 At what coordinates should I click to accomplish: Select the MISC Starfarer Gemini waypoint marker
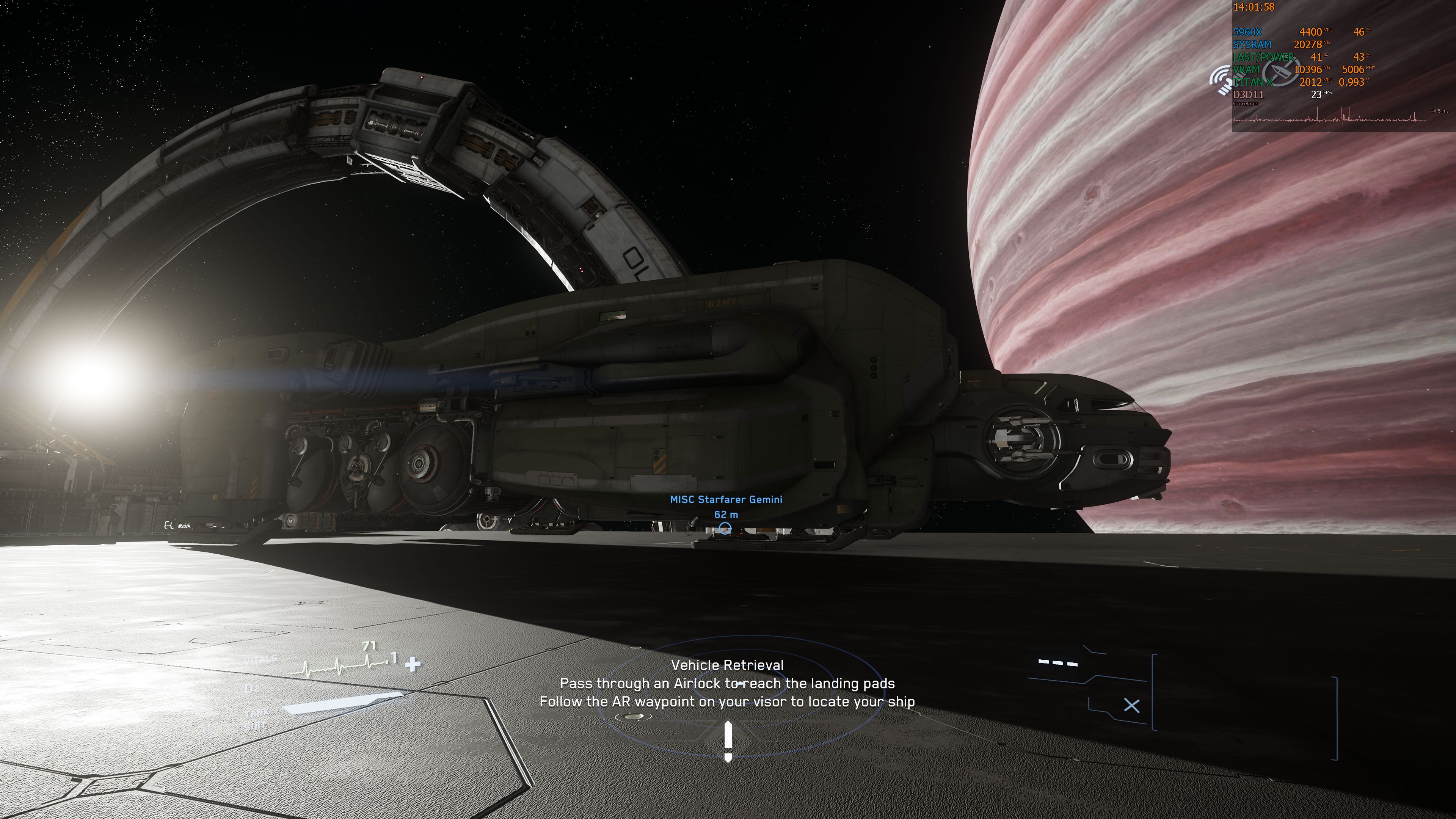[725, 528]
